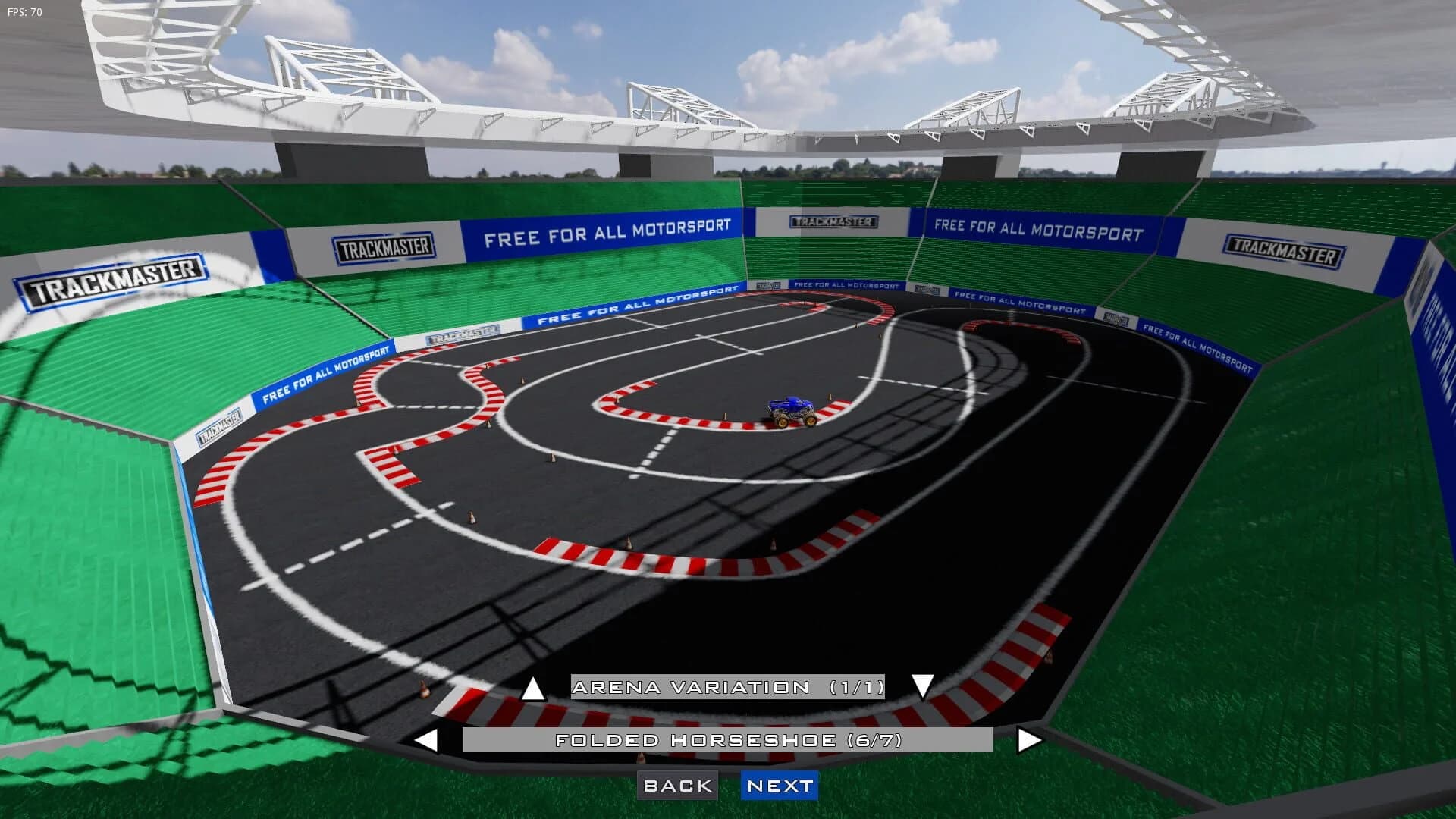Click the FPS counter in the top-left corner

click(23, 11)
